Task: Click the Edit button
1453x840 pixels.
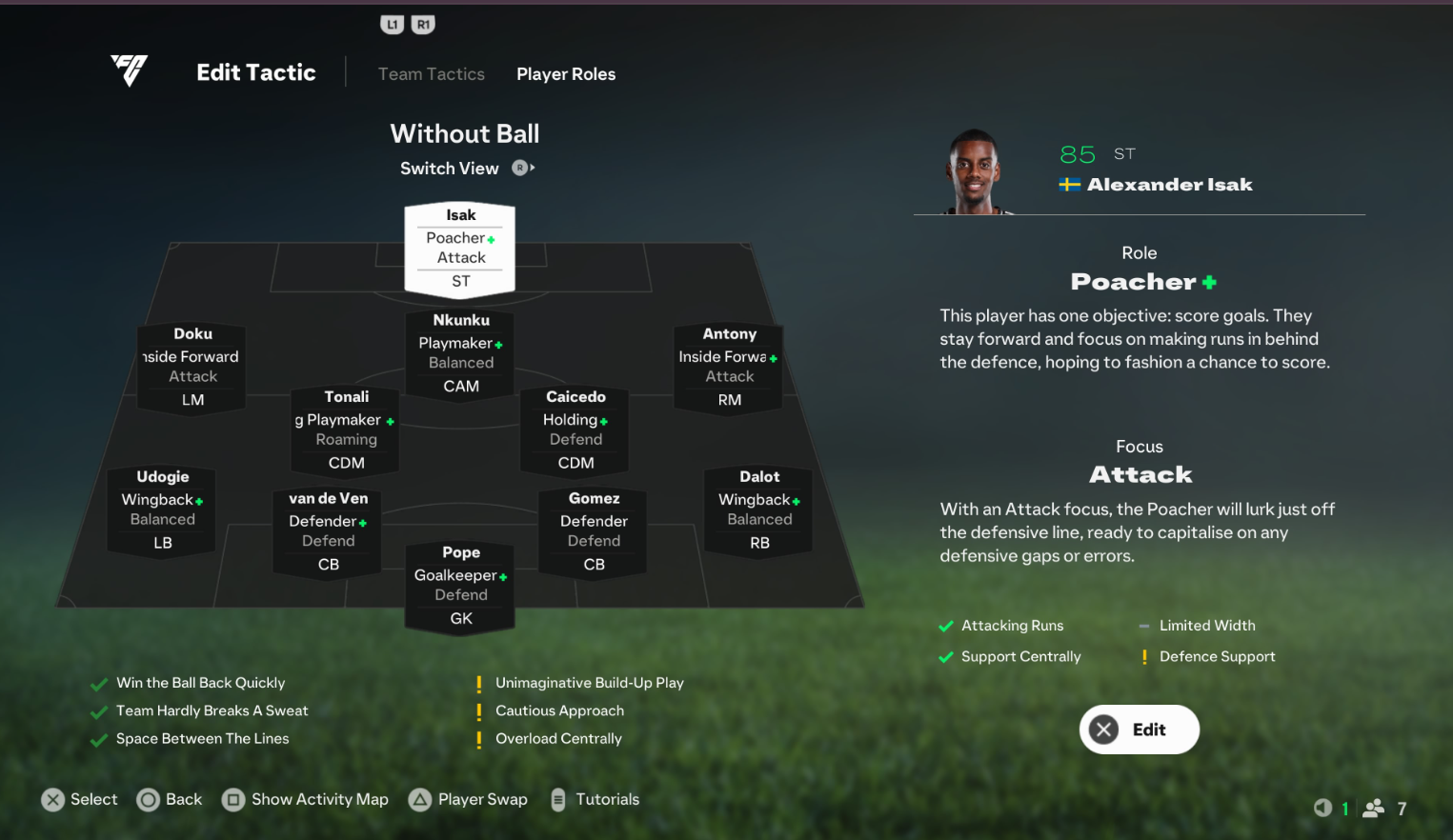Action: coord(1139,729)
